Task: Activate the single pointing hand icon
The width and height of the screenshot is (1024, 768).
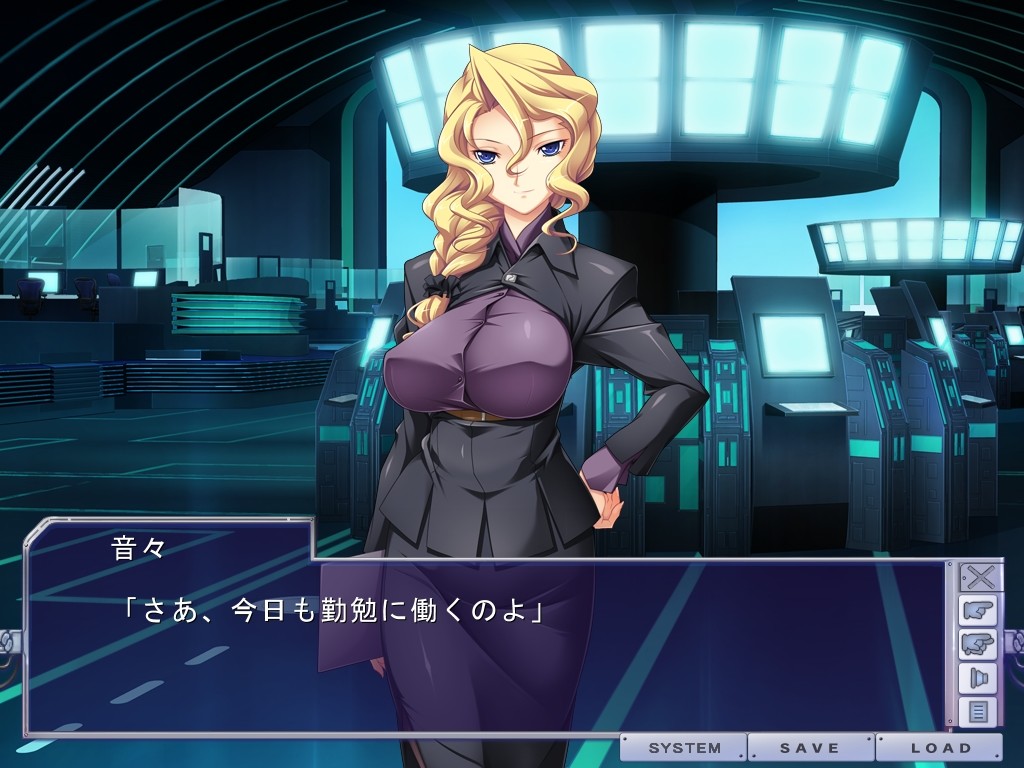Action: [976, 611]
